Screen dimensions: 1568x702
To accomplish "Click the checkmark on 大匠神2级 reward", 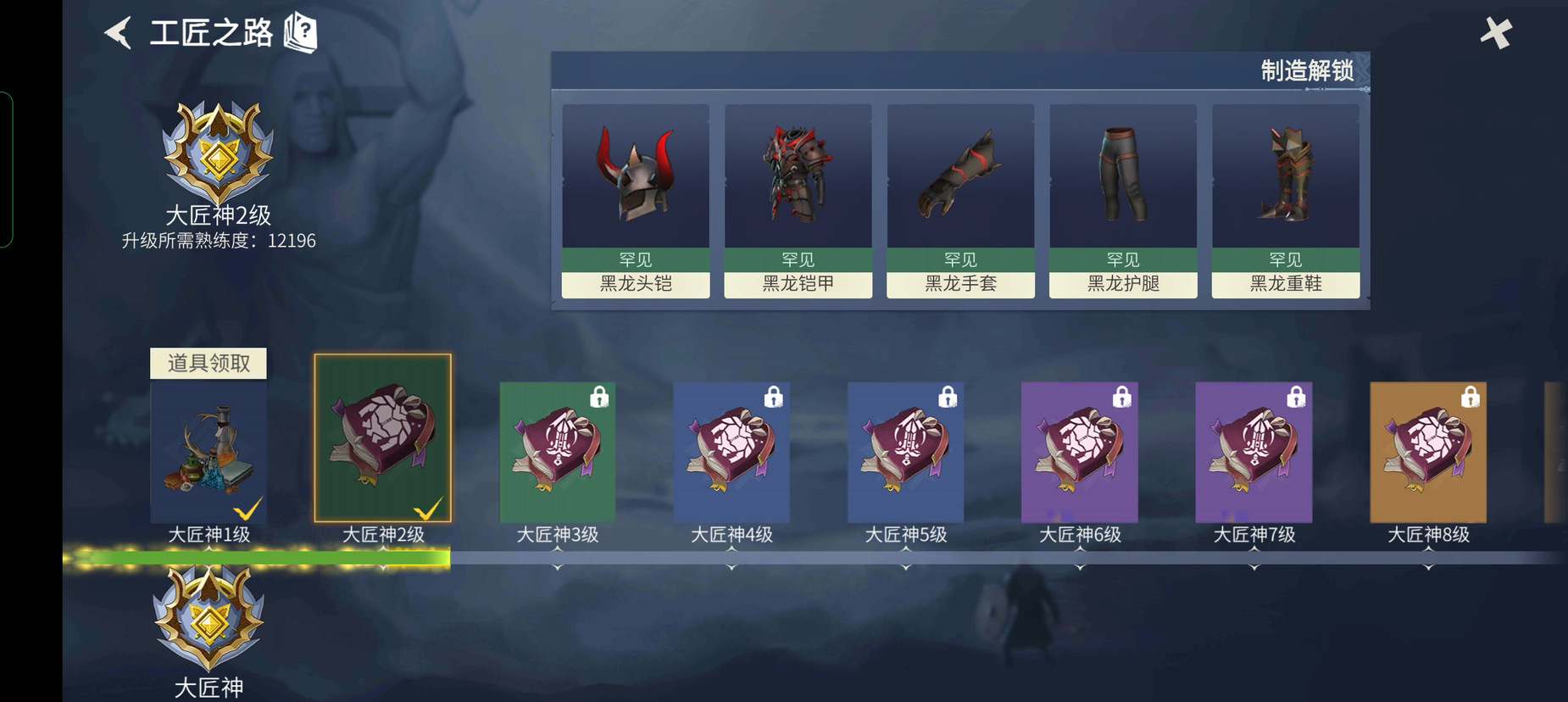I will click(429, 508).
